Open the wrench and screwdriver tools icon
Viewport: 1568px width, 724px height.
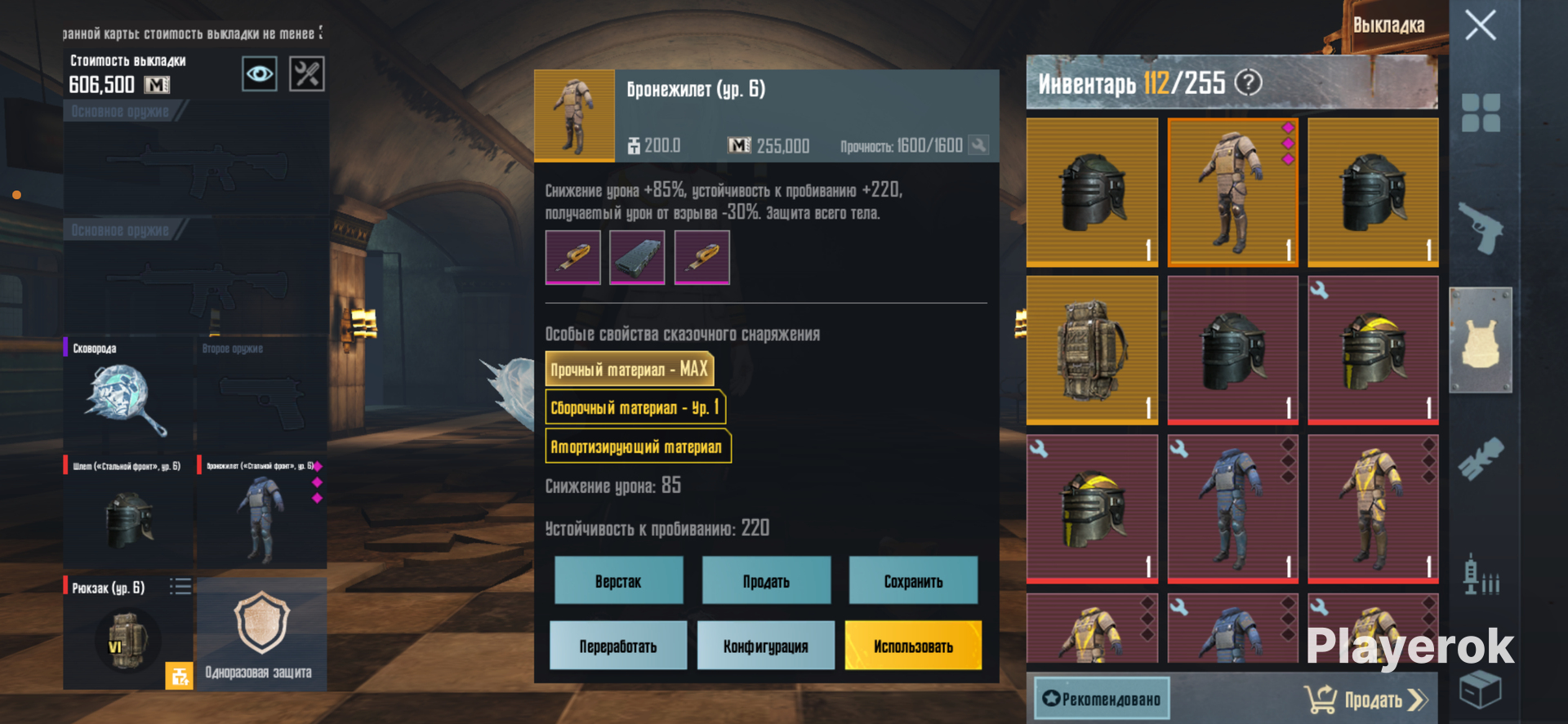click(307, 74)
